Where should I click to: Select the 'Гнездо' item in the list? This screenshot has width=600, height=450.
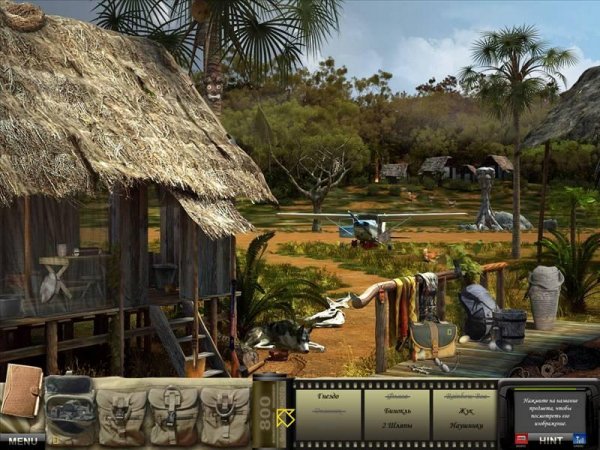[x=327, y=396]
